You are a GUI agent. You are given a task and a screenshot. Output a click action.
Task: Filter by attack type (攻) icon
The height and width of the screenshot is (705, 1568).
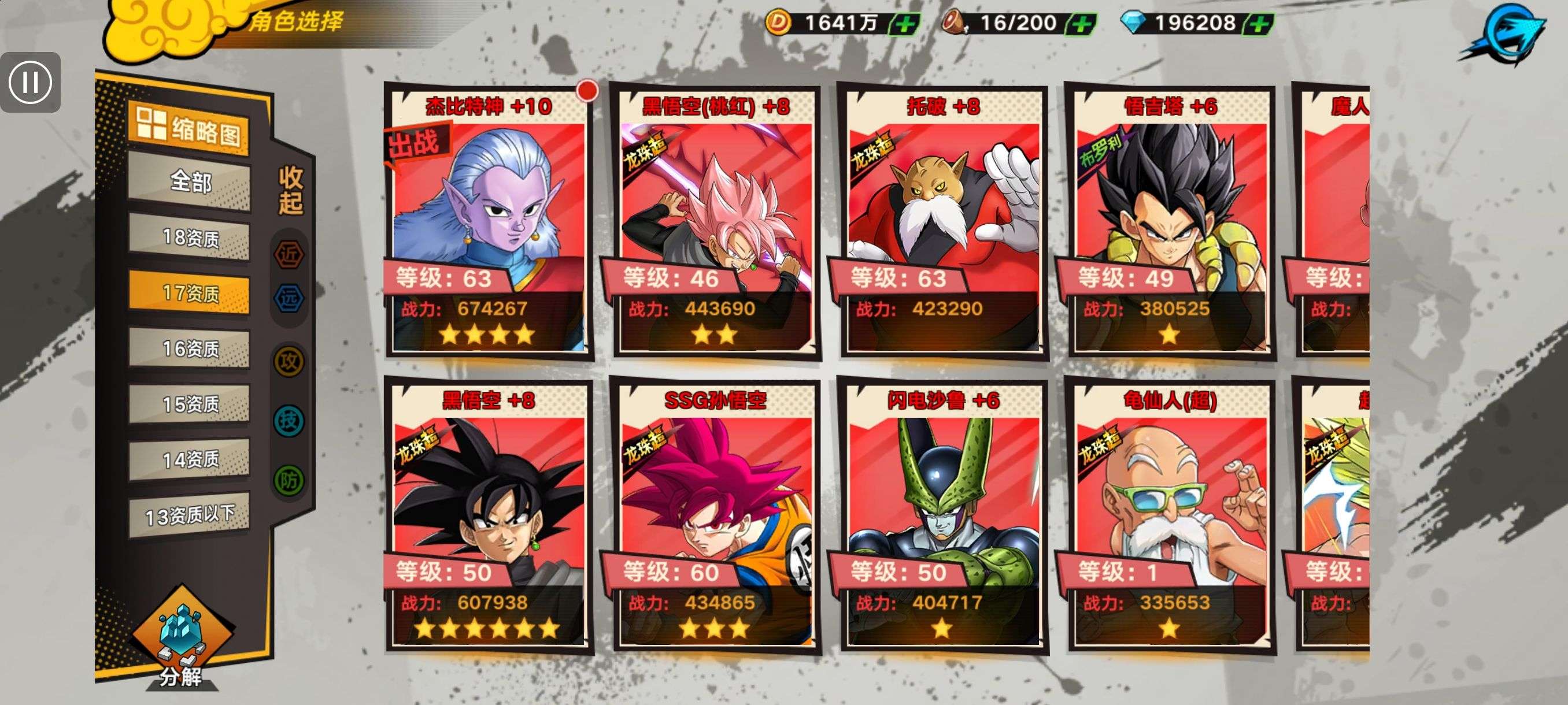(x=289, y=362)
